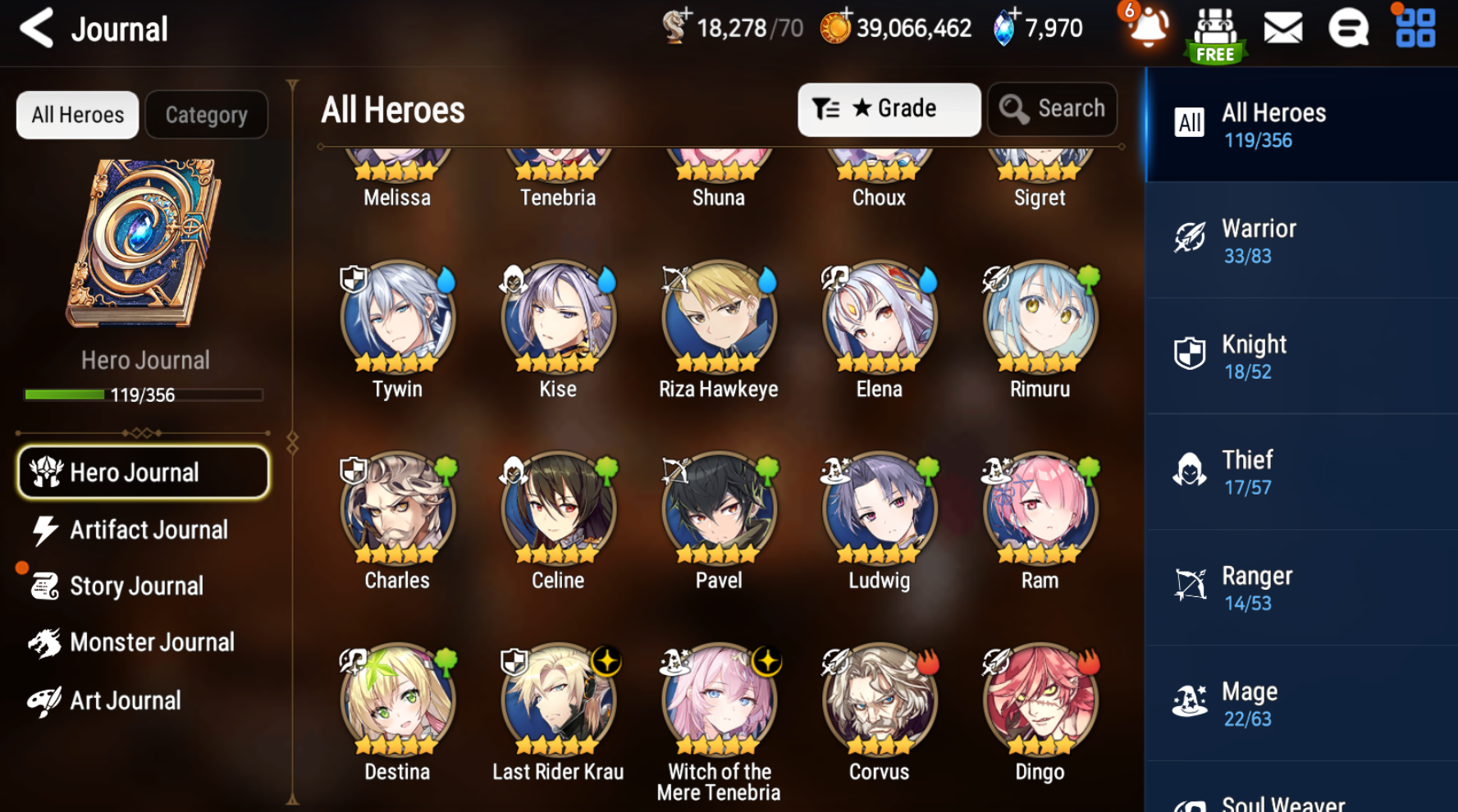Show only Thief heroes

pyautogui.click(x=1300, y=472)
